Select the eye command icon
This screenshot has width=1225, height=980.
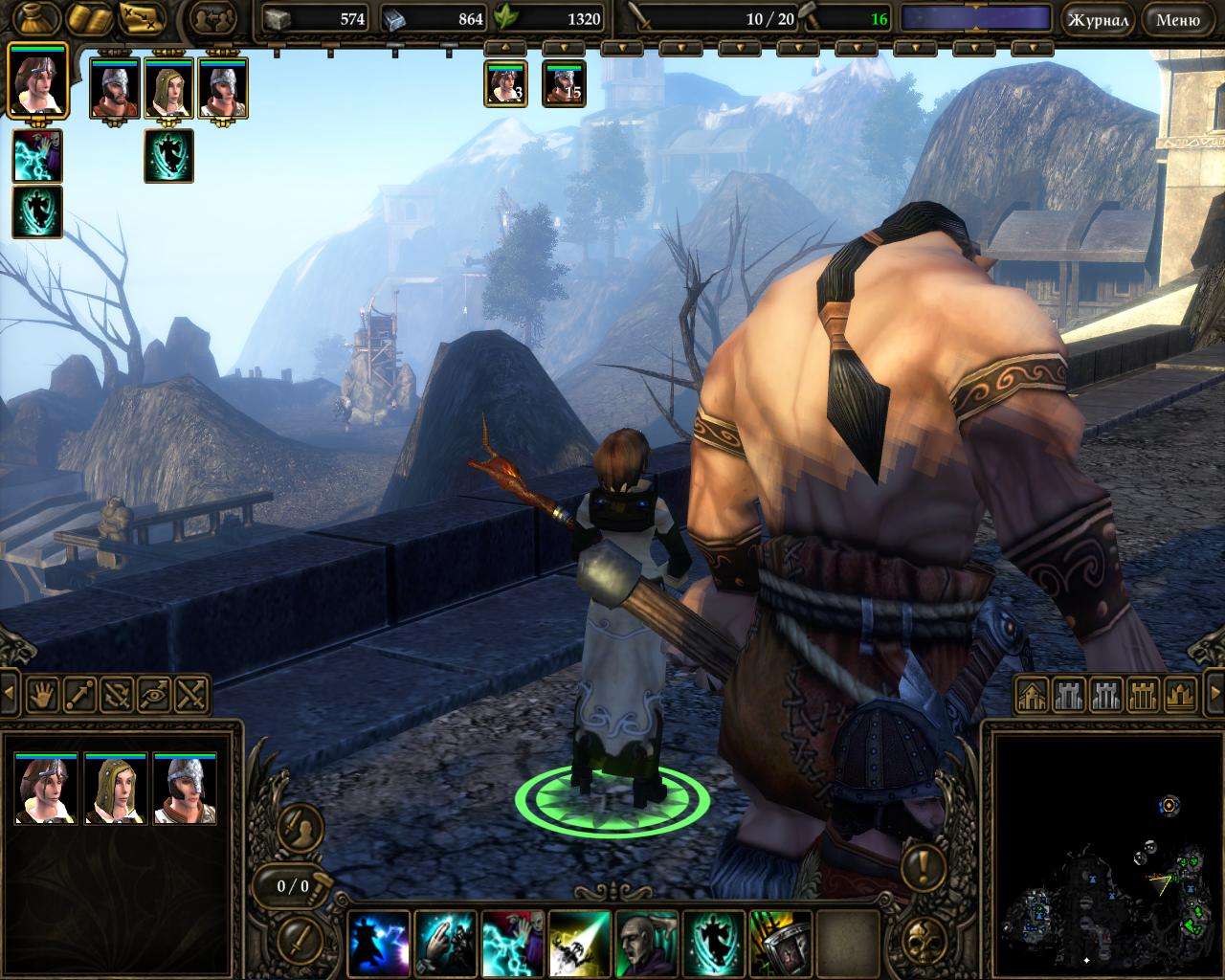(x=155, y=693)
